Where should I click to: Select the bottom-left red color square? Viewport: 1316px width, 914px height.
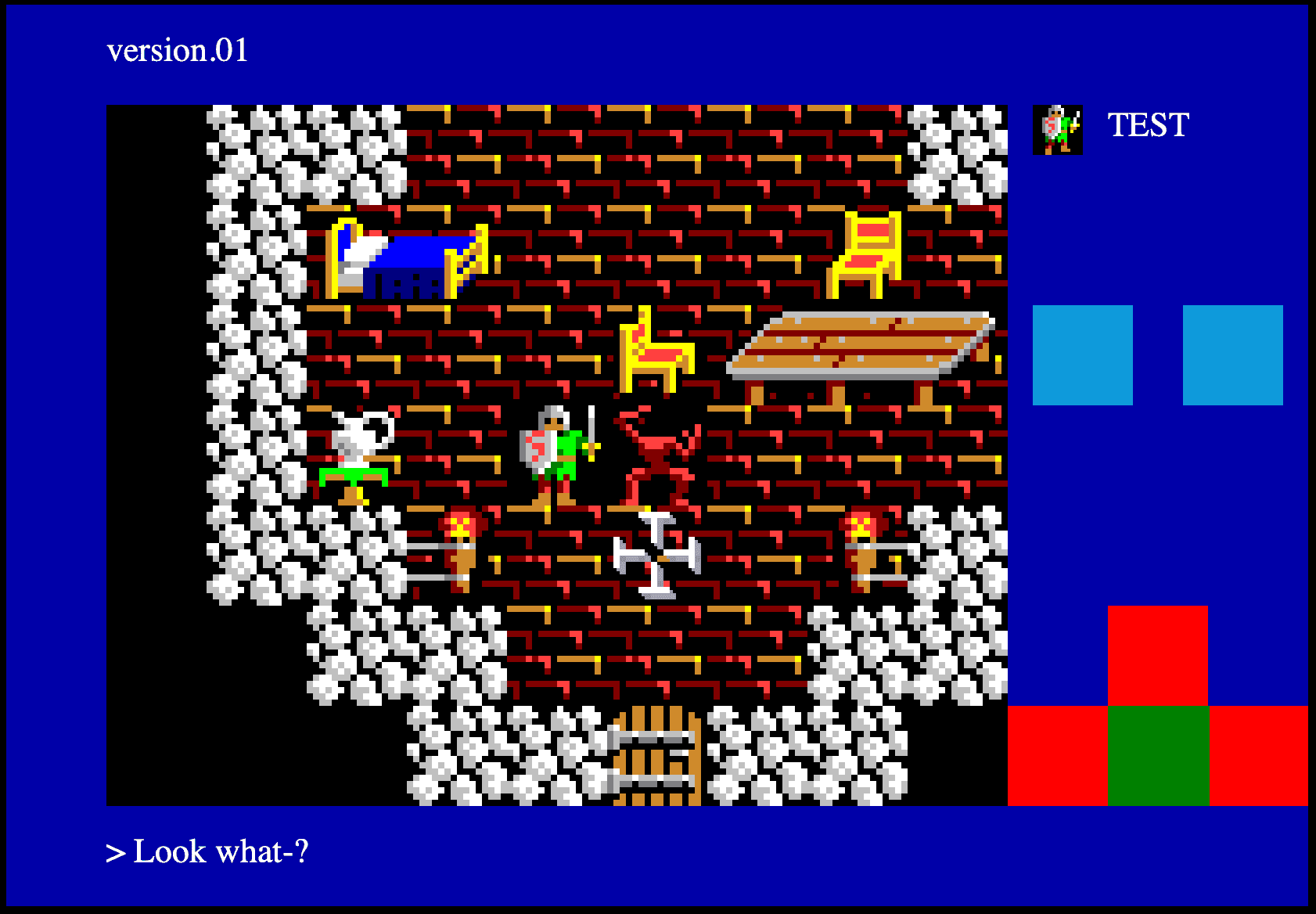pyautogui.click(x=1058, y=757)
